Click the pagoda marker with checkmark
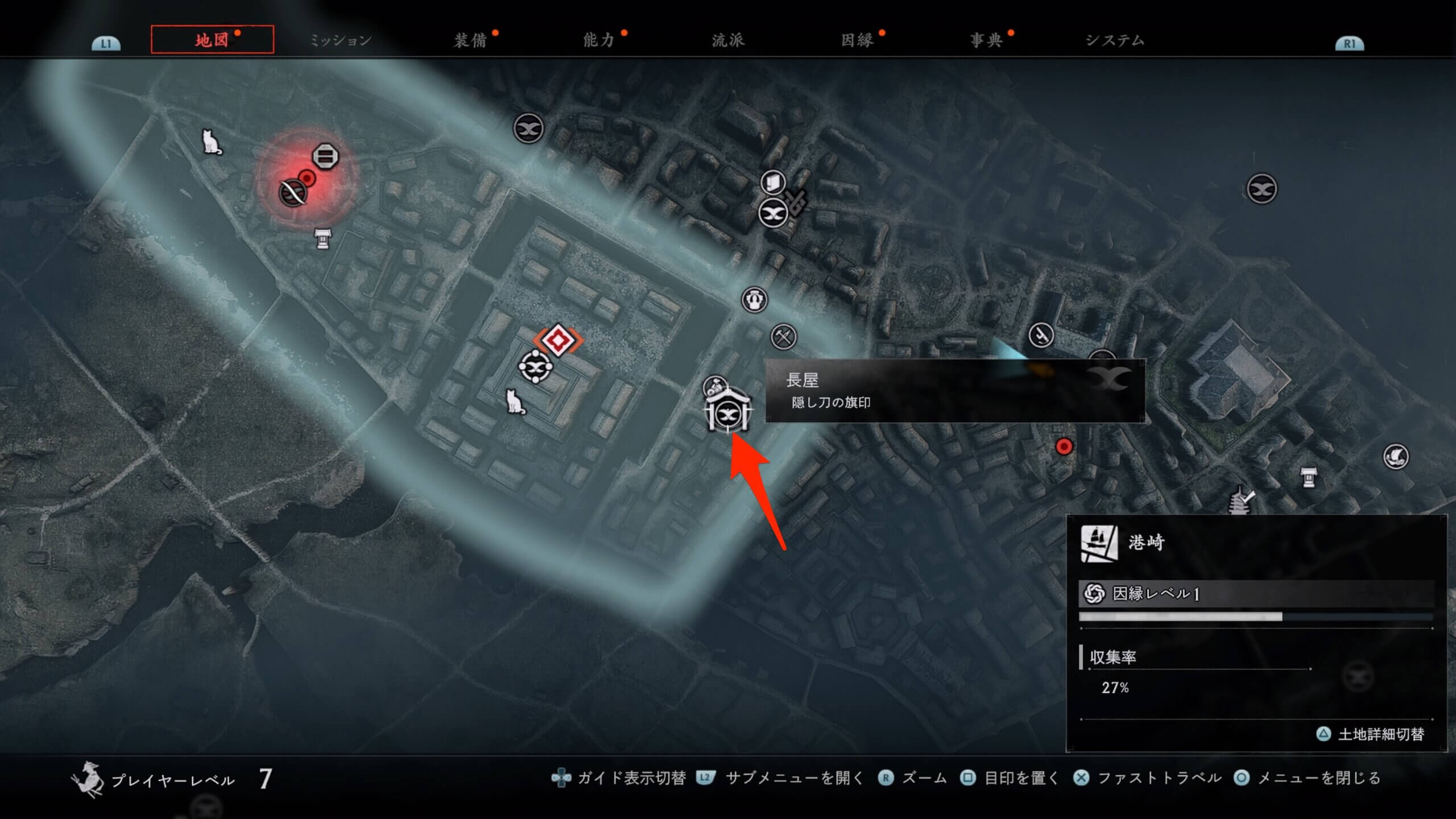Screen dimensions: 1456x819 pos(1240,501)
